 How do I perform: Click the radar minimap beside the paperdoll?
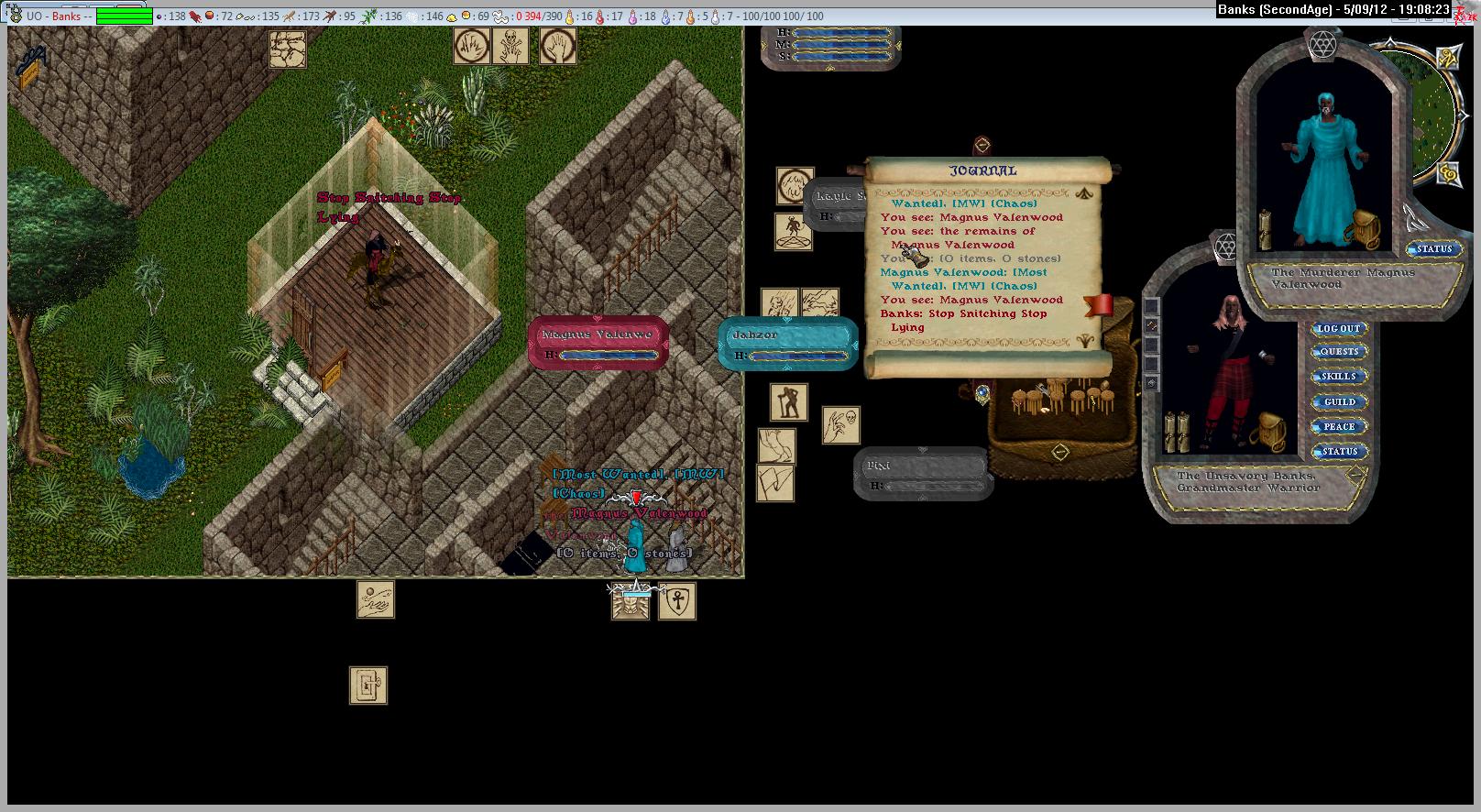point(1434,119)
